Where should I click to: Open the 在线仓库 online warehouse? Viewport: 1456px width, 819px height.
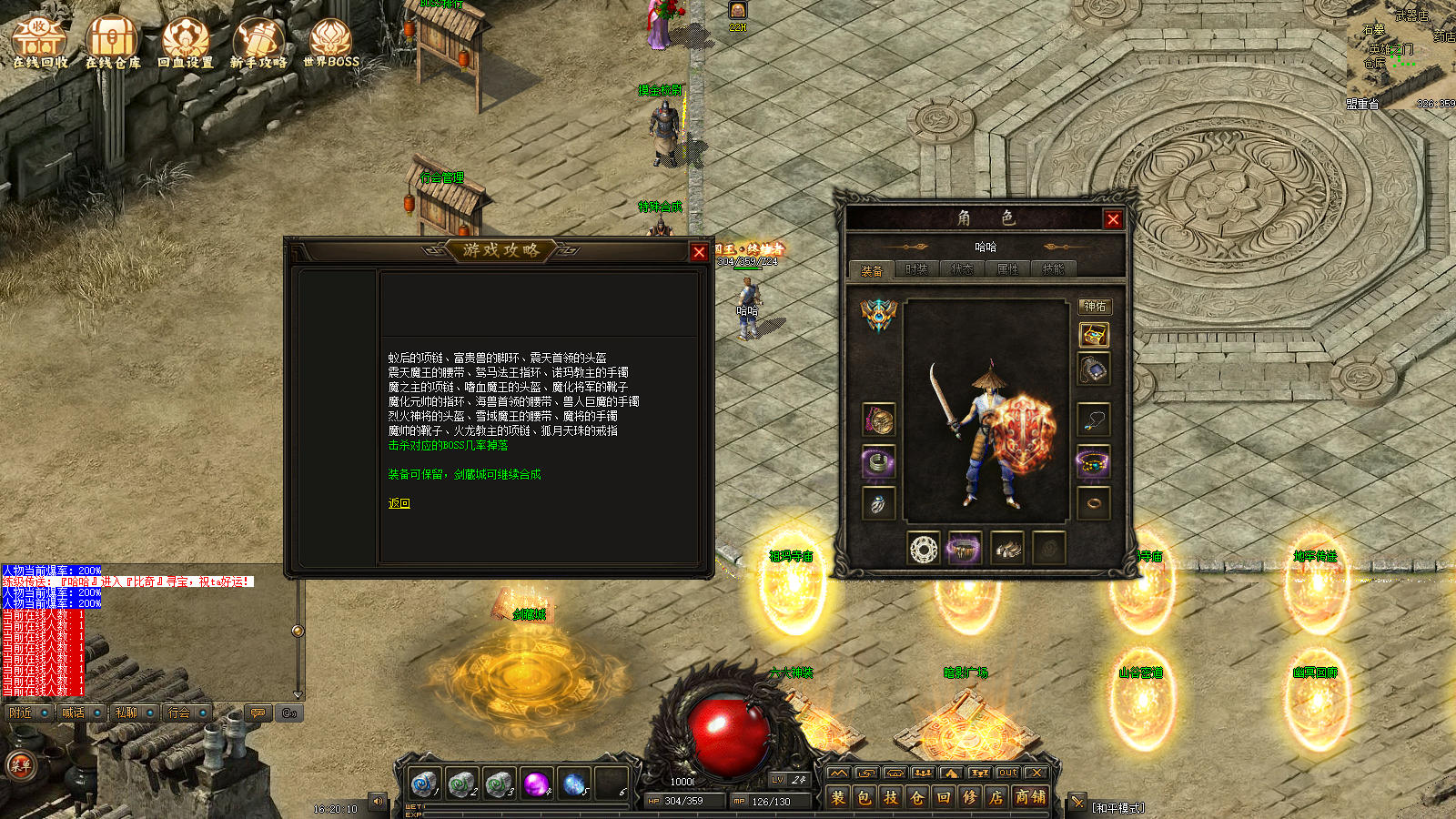pyautogui.click(x=113, y=43)
